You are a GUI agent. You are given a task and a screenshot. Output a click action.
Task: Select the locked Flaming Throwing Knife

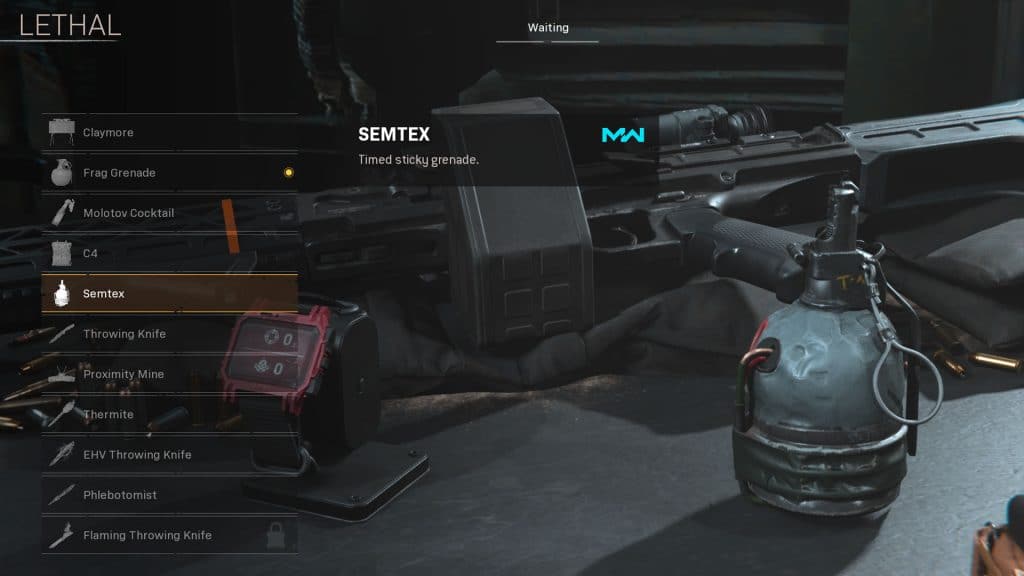[169, 535]
